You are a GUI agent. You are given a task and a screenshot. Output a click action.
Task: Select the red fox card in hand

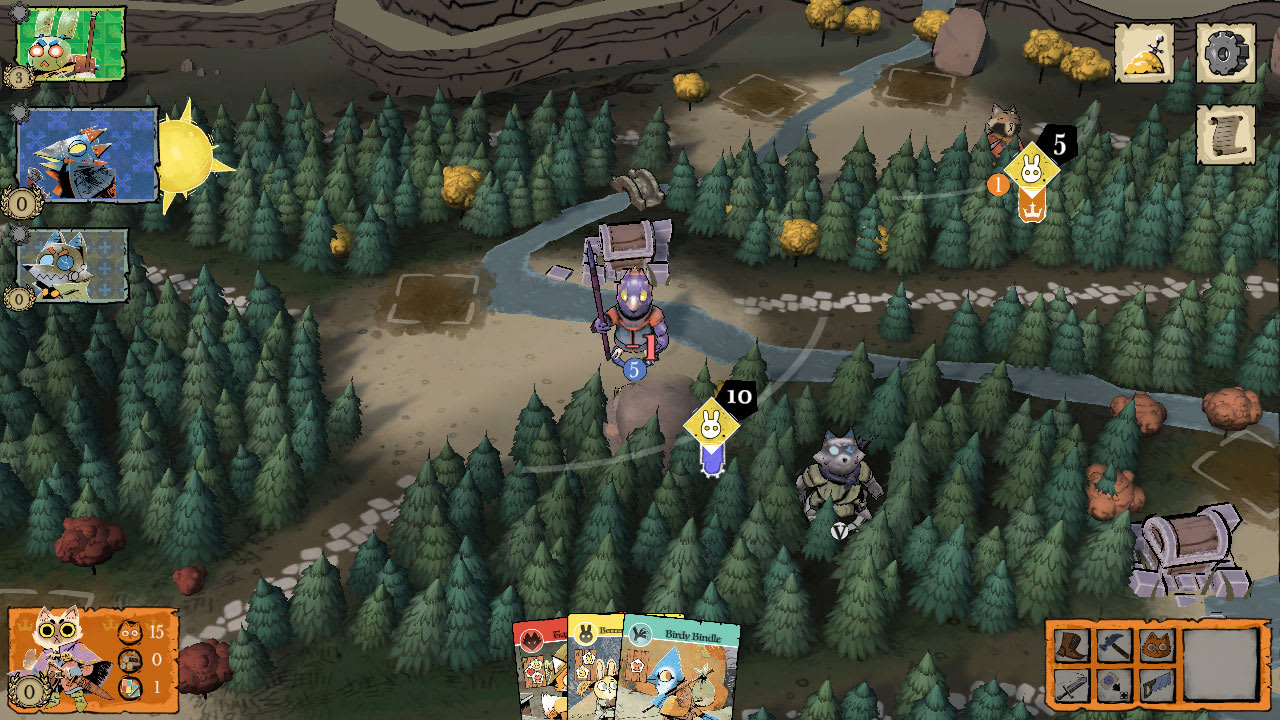(540, 670)
